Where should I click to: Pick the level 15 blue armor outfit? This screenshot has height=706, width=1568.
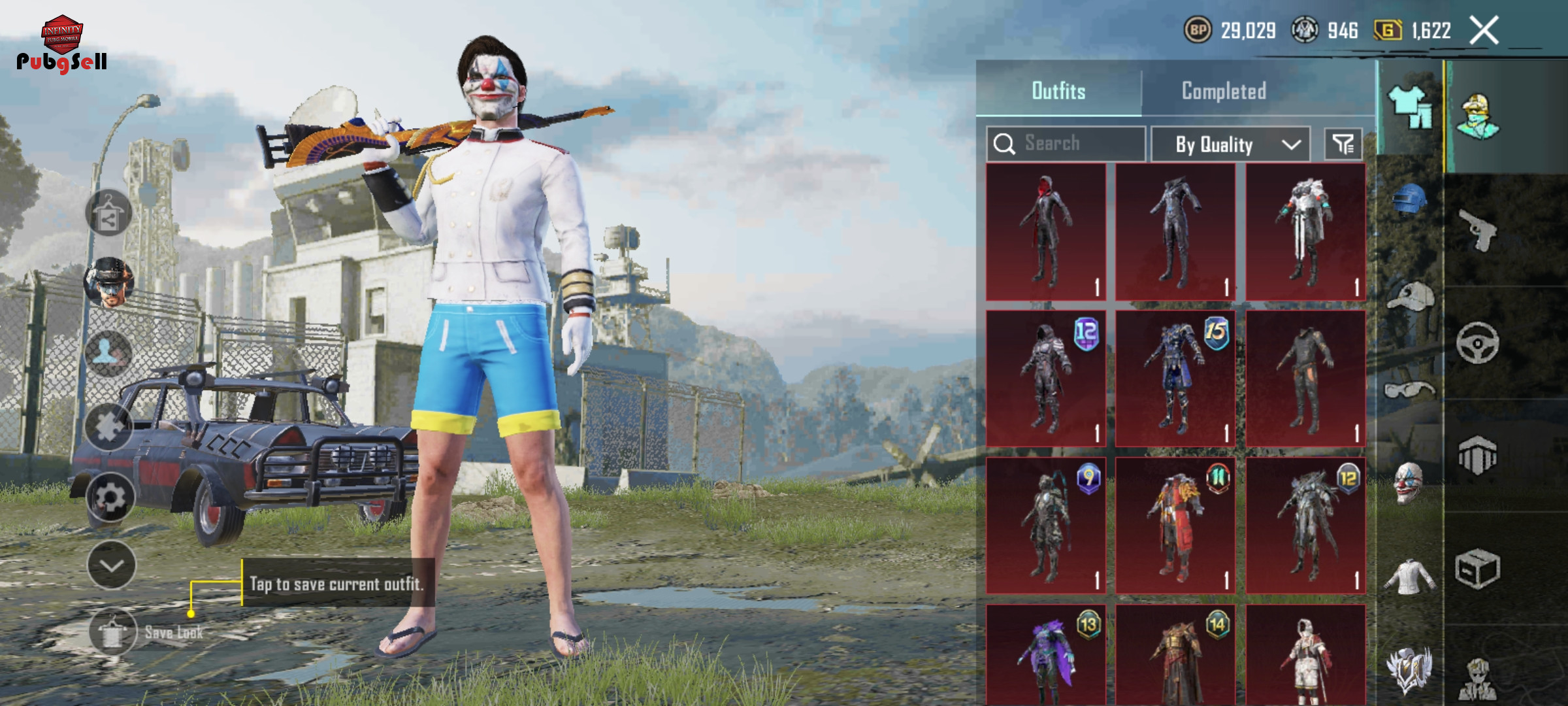tap(1175, 379)
